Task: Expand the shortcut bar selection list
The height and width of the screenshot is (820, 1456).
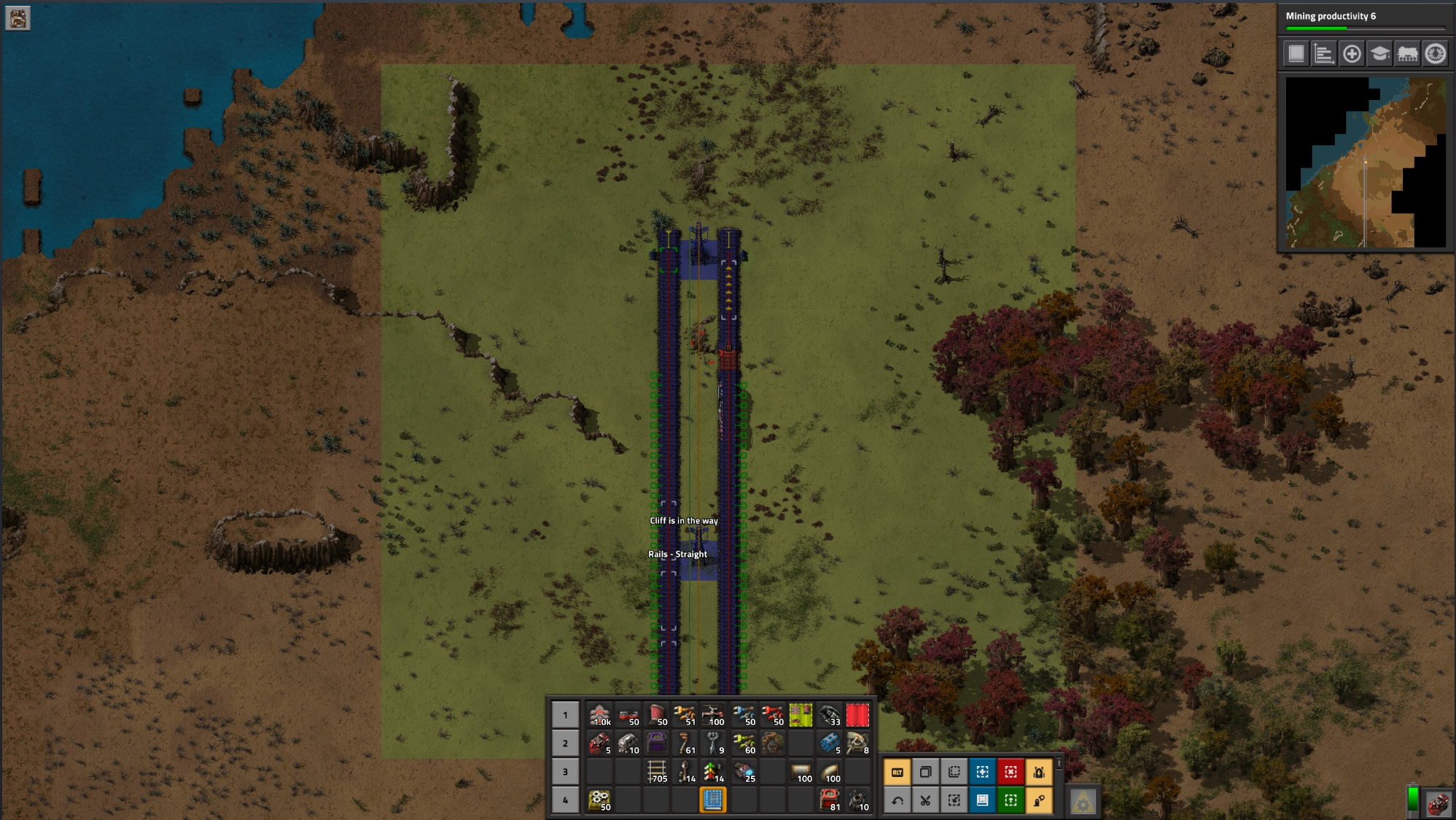Action: pos(1059,765)
